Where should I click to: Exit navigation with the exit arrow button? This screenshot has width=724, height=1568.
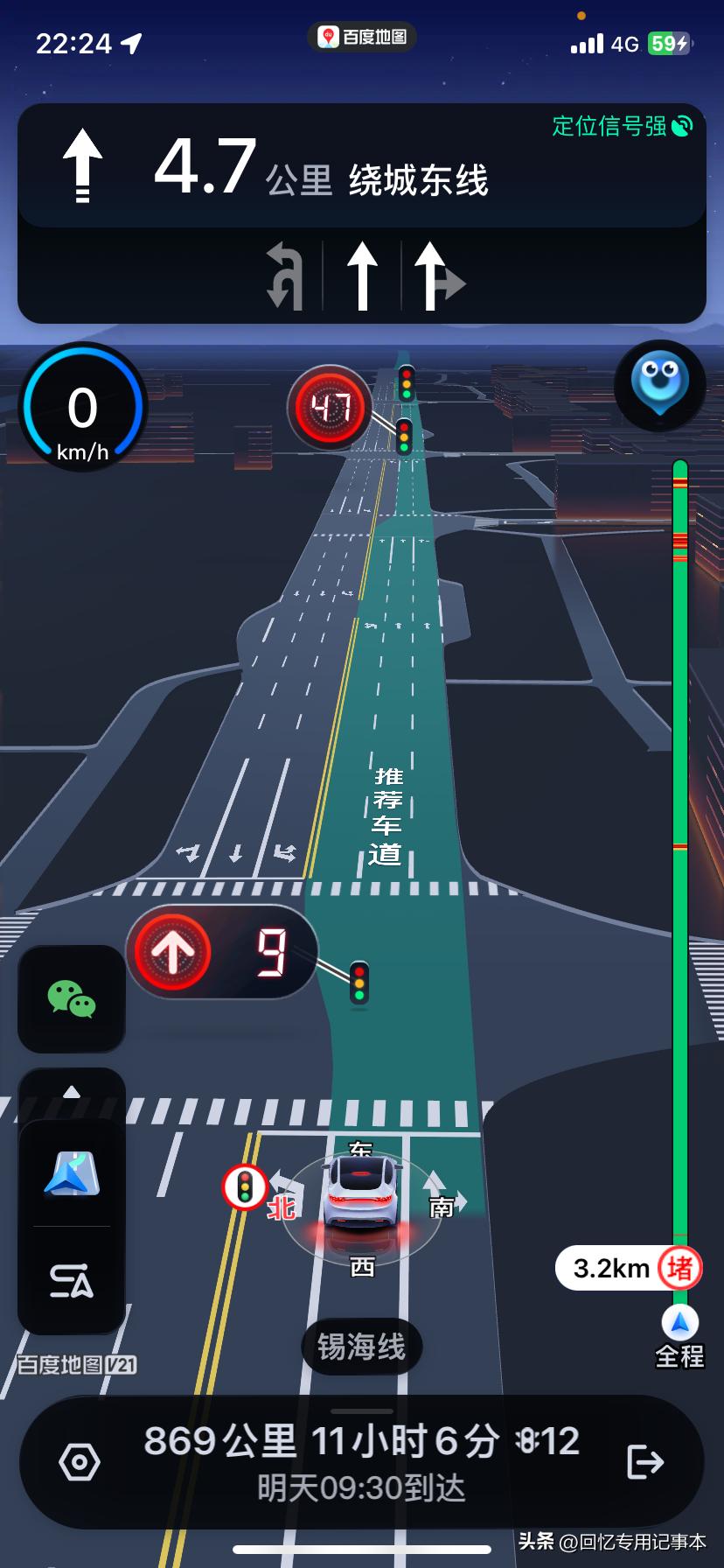tap(645, 1462)
